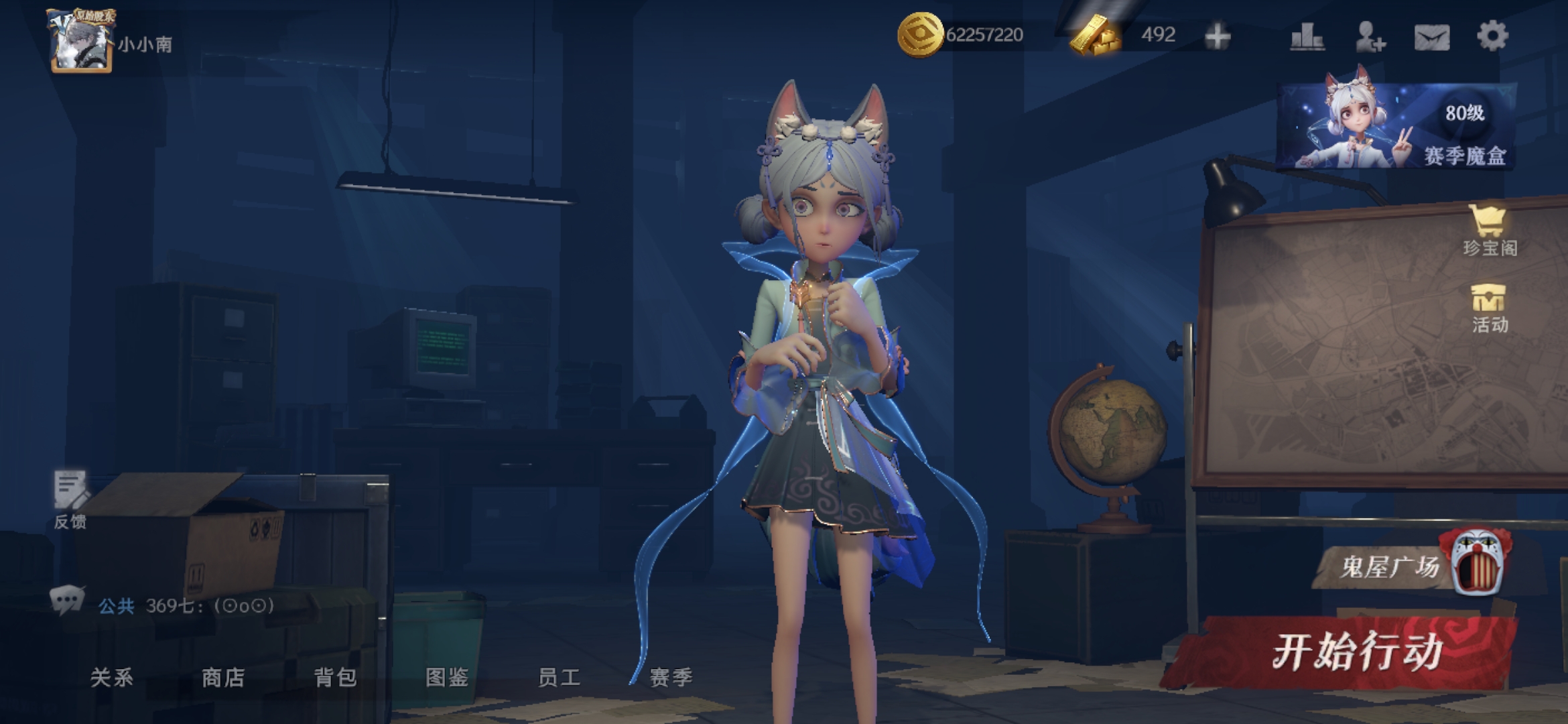The width and height of the screenshot is (1568, 724).
Task: Open the 活动 events panel
Action: [1489, 308]
